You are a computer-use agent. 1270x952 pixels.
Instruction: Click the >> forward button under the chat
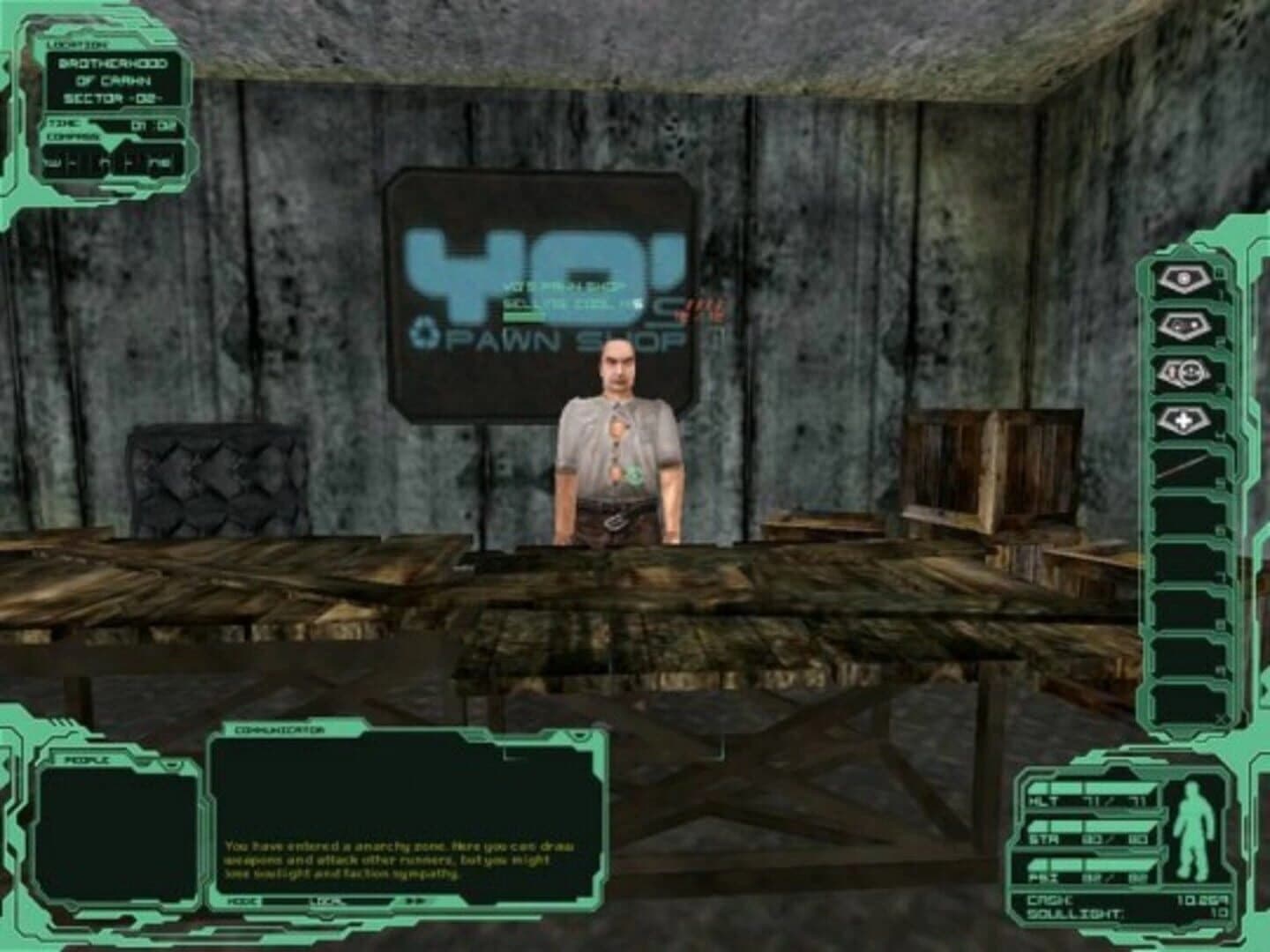pyautogui.click(x=414, y=900)
